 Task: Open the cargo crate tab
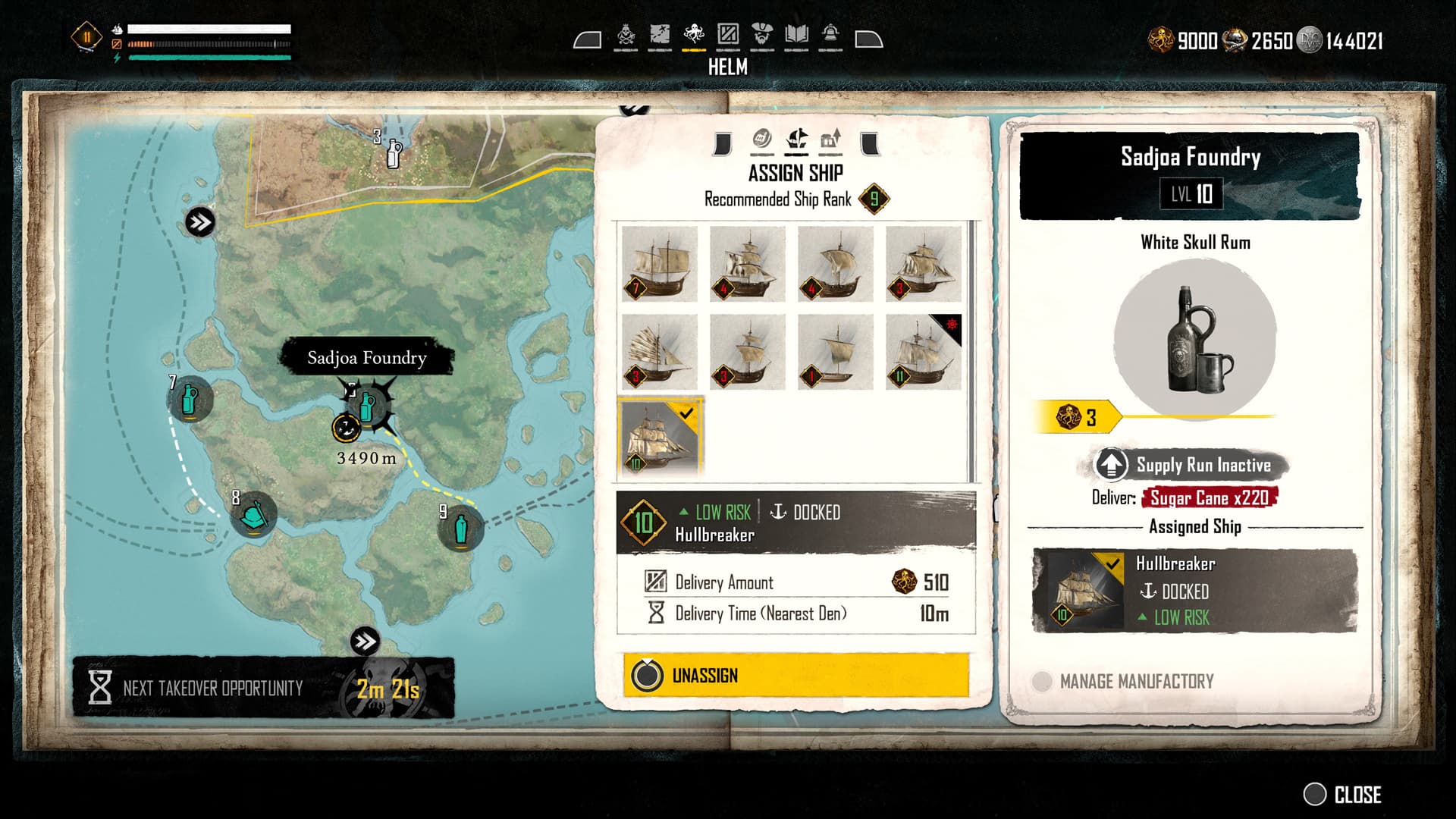pyautogui.click(x=728, y=35)
